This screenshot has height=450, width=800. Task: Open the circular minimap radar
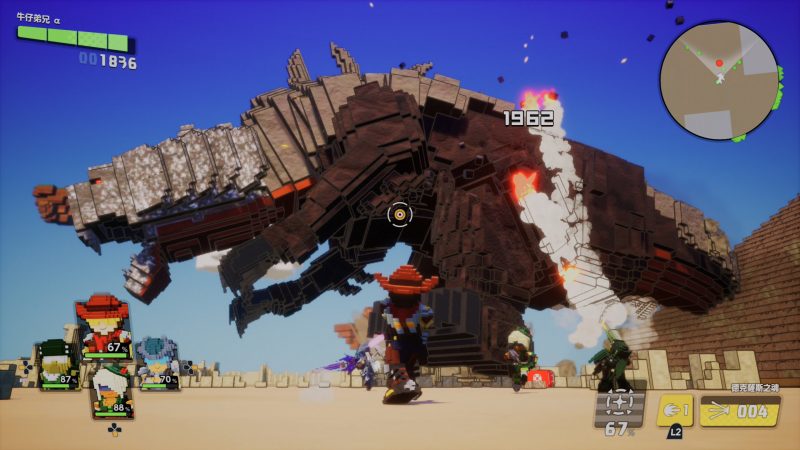point(718,80)
